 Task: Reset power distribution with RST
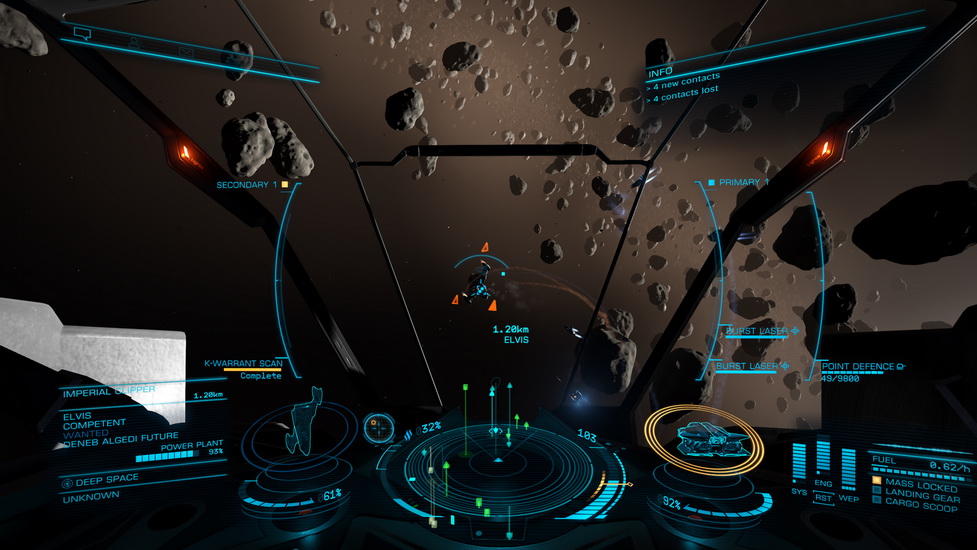824,497
